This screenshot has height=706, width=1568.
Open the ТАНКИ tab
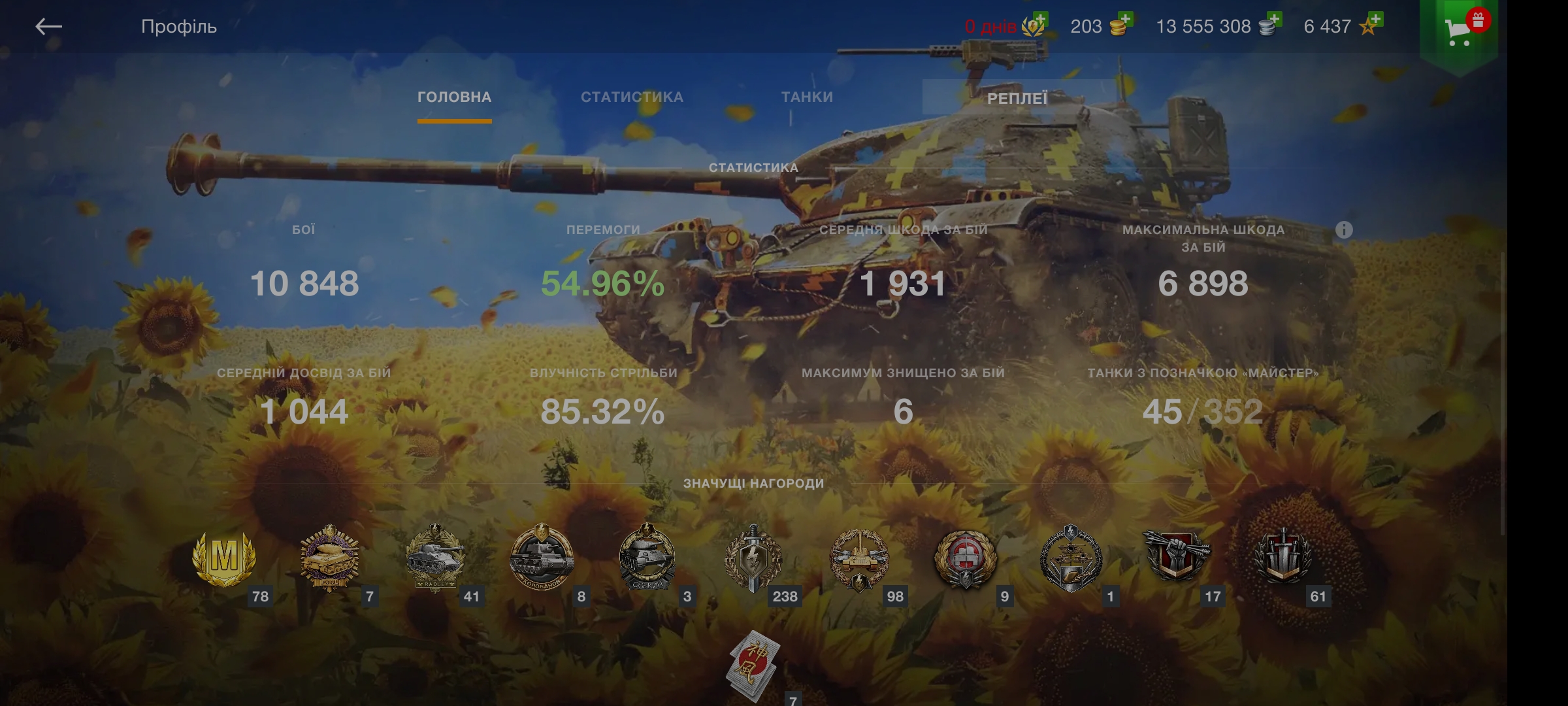[x=808, y=97]
